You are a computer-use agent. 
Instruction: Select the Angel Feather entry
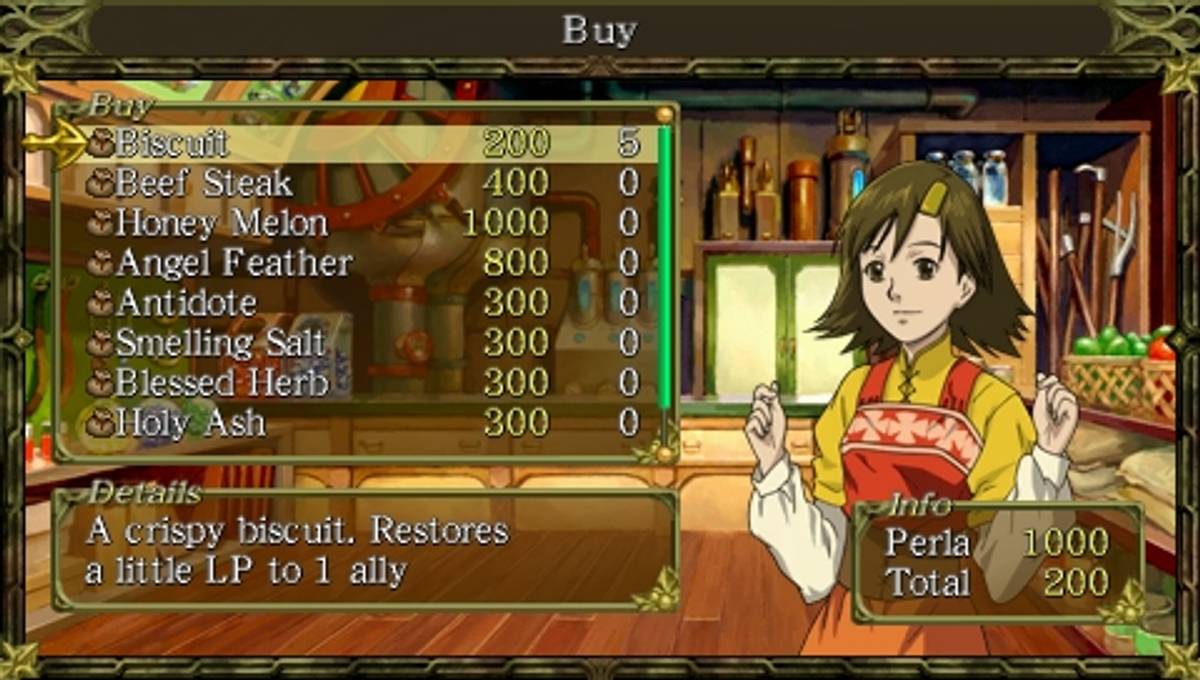234,263
